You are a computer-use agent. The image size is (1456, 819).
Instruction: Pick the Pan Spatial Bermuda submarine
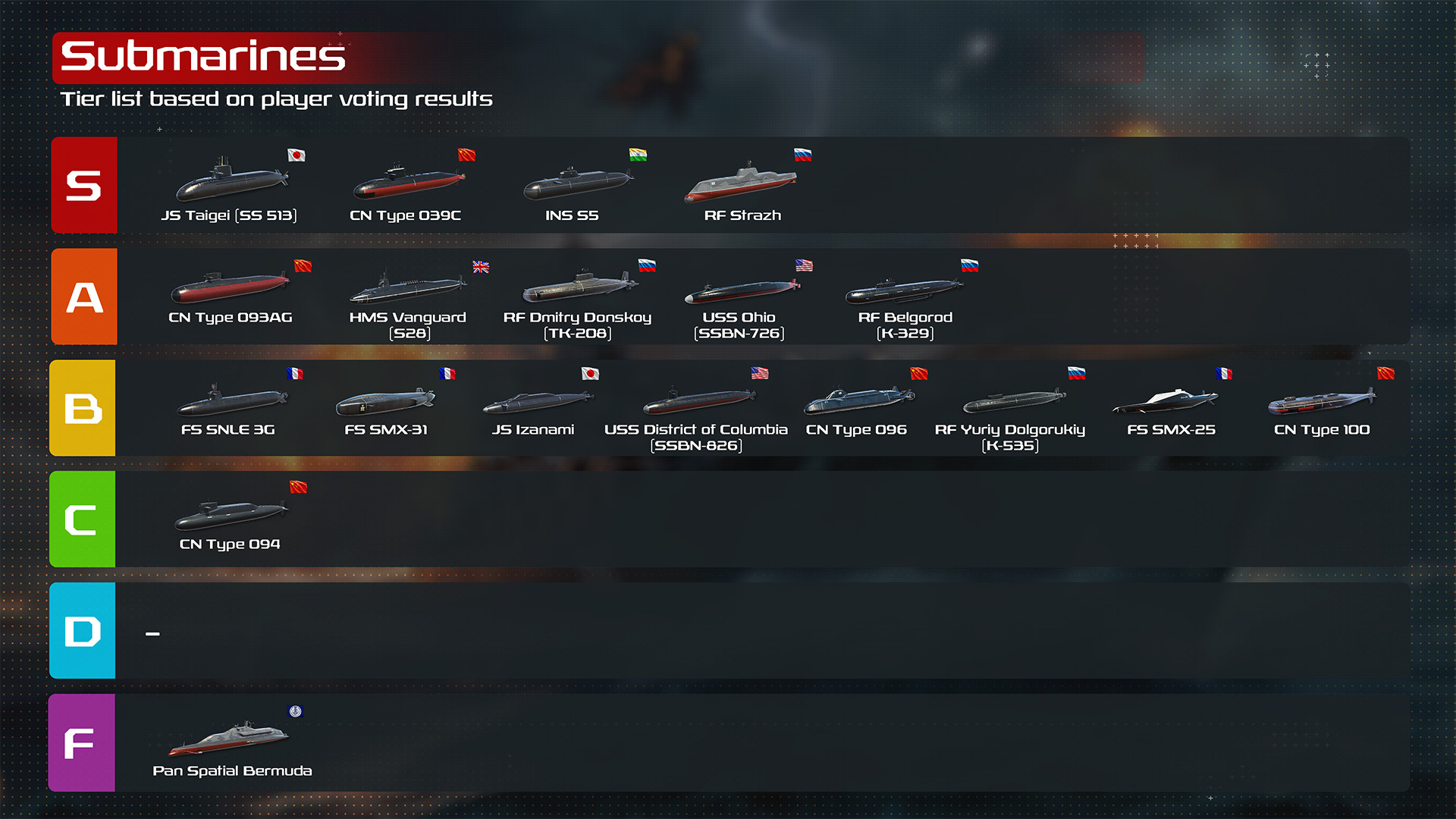[229, 739]
